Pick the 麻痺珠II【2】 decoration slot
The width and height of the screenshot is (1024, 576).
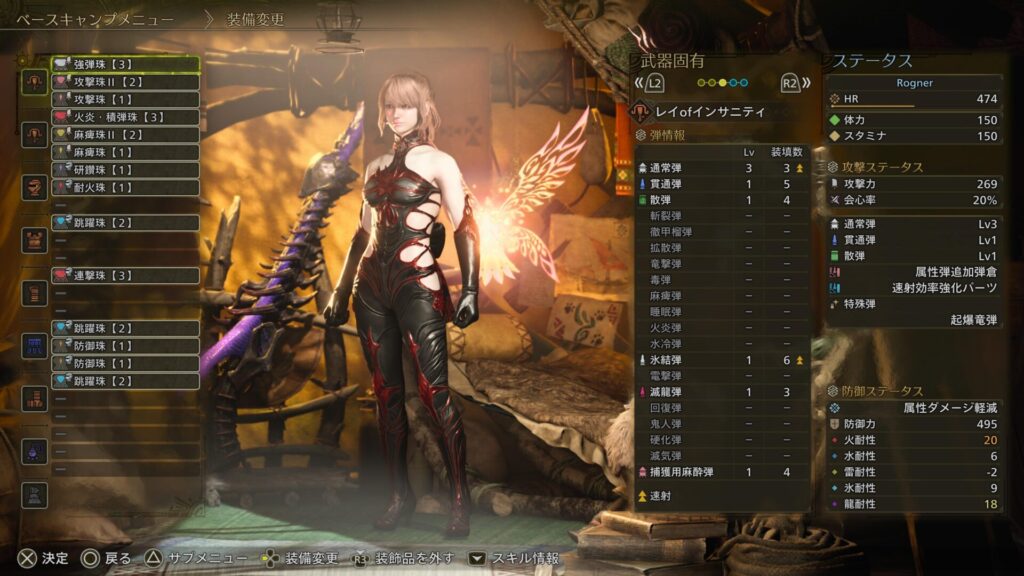click(125, 134)
